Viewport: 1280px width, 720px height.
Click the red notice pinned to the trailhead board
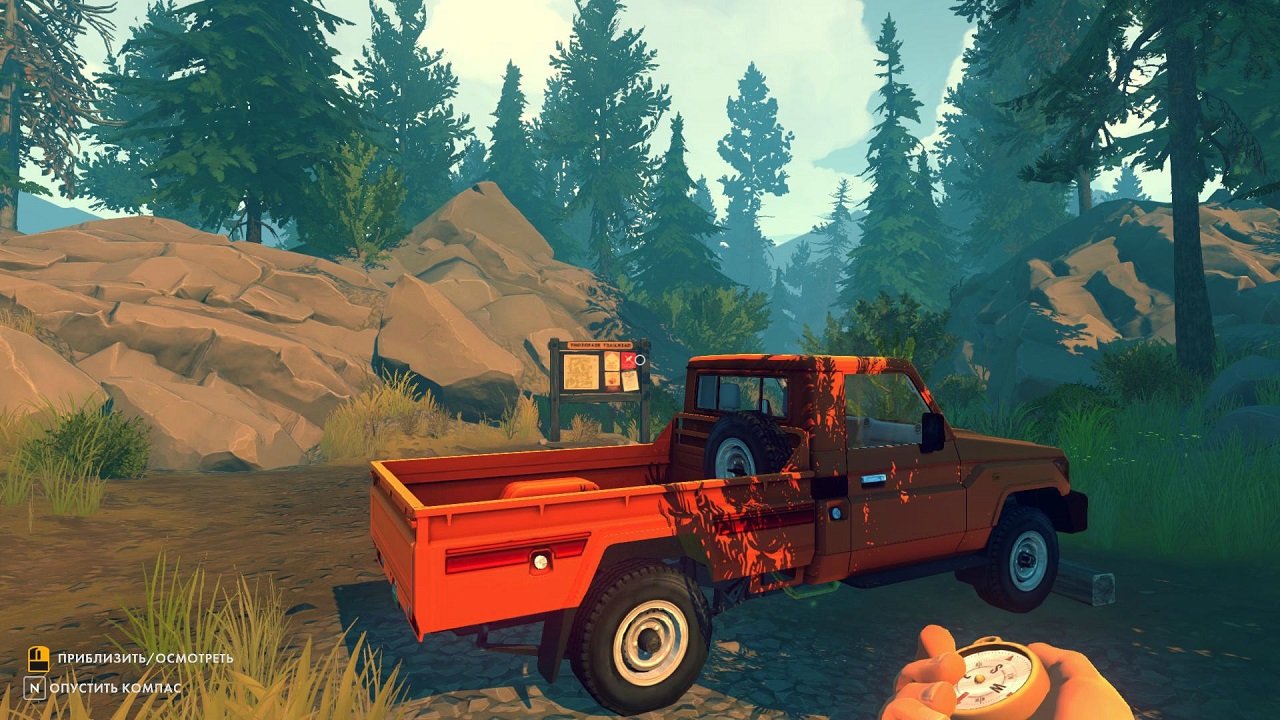pyautogui.click(x=629, y=361)
